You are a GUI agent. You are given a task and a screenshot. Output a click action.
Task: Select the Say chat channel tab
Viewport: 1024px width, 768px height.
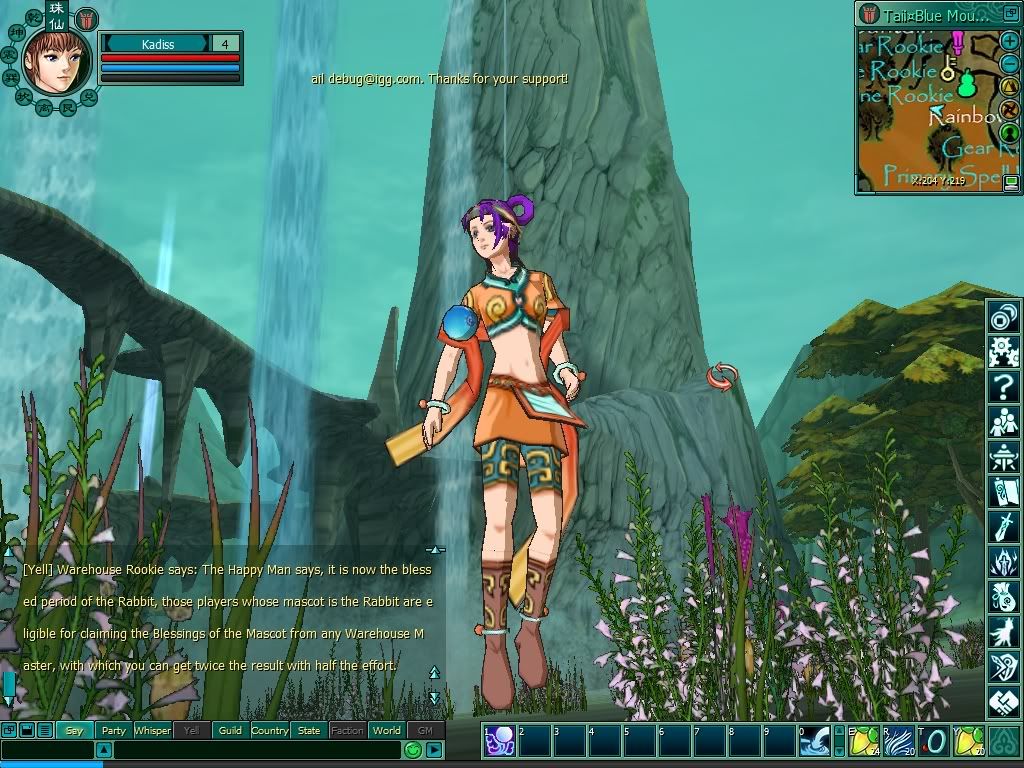pyautogui.click(x=74, y=730)
